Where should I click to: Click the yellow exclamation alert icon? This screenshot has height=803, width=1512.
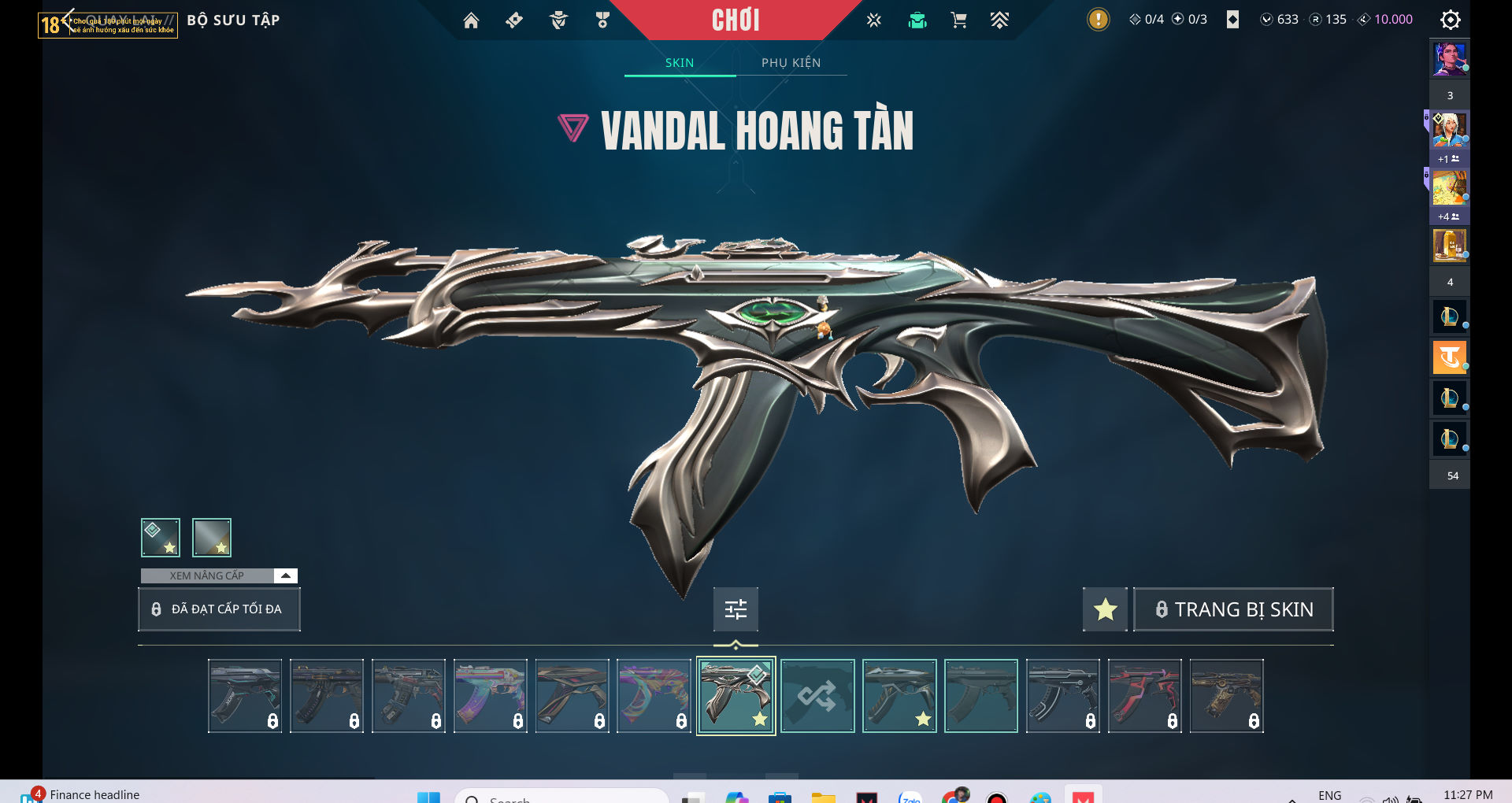(x=1098, y=20)
